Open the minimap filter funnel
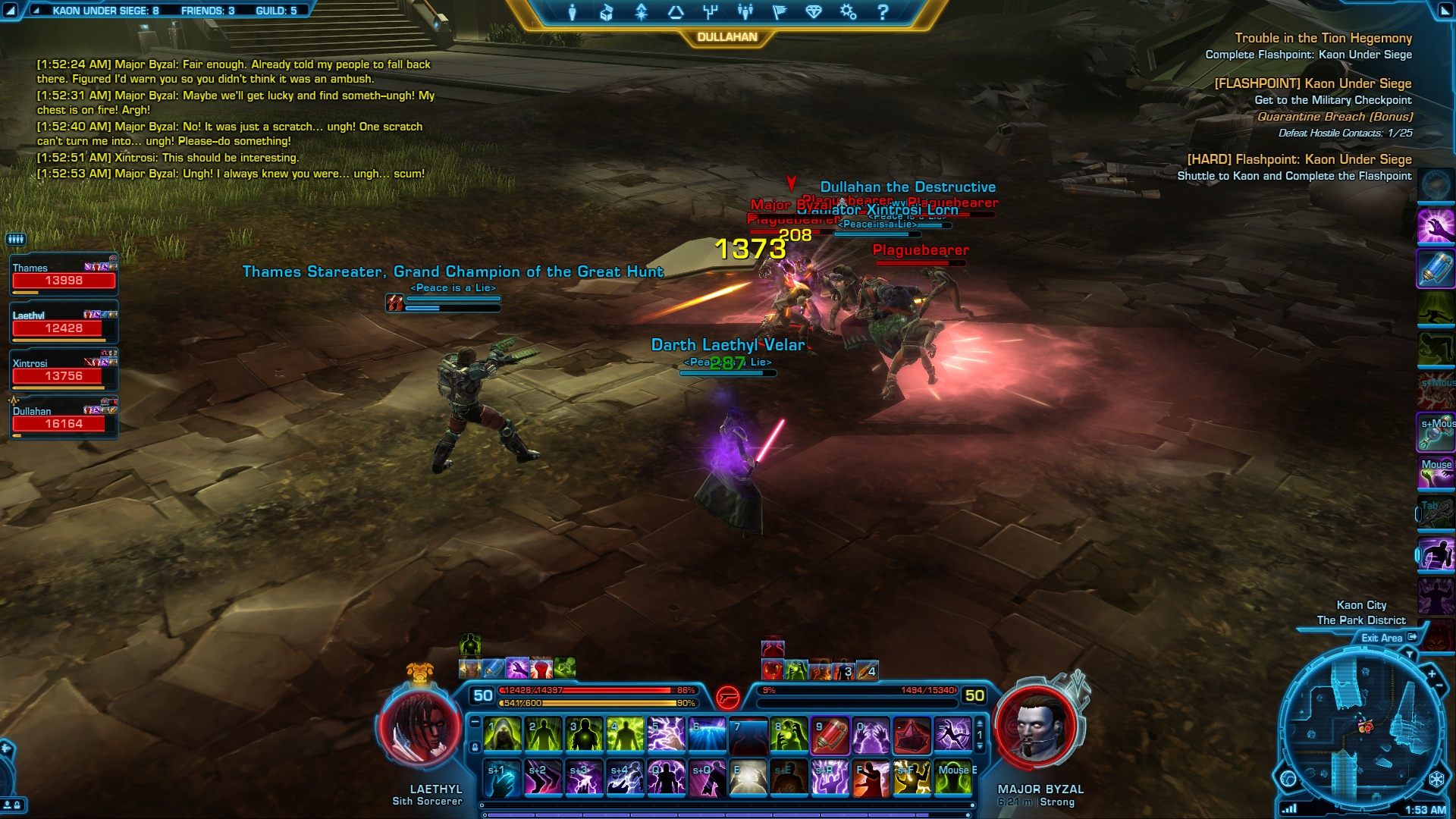The width and height of the screenshot is (1456, 819). (x=1410, y=654)
